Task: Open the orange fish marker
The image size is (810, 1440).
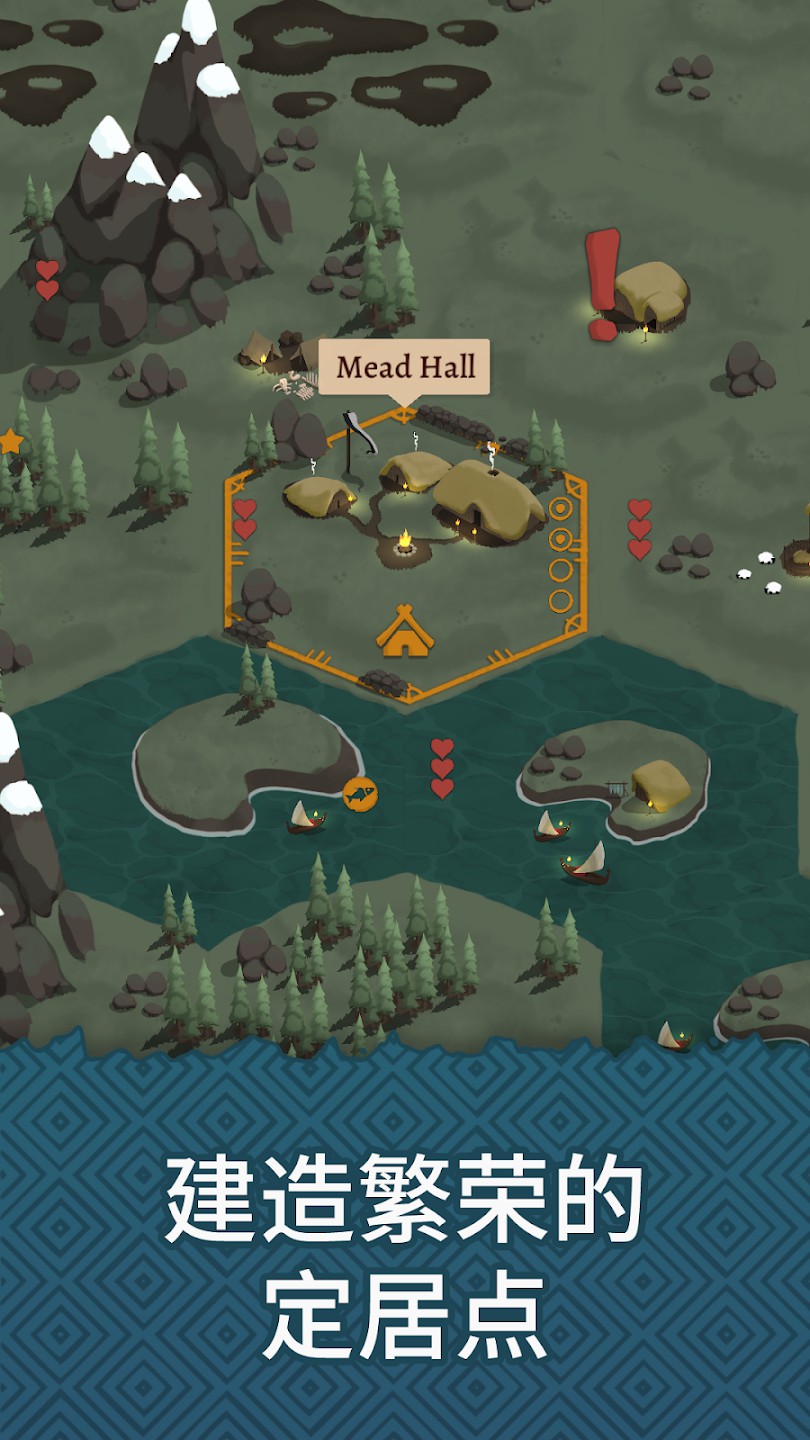Action: pyautogui.click(x=360, y=794)
